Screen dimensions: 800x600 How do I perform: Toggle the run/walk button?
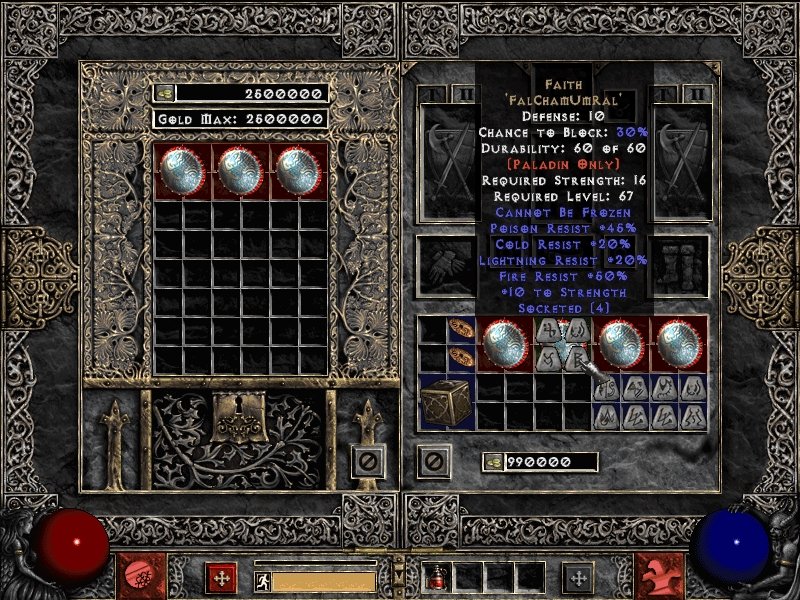pyautogui.click(x=263, y=580)
